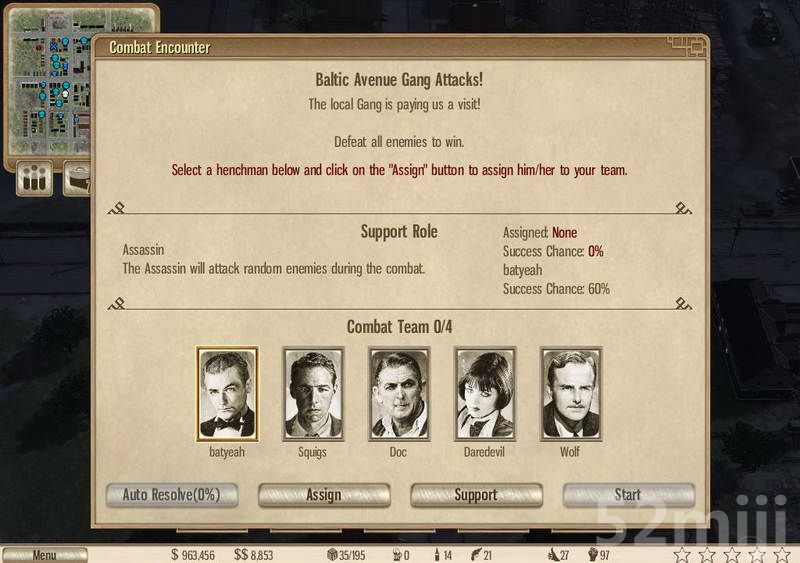Assign the selected henchman to team

click(x=324, y=495)
